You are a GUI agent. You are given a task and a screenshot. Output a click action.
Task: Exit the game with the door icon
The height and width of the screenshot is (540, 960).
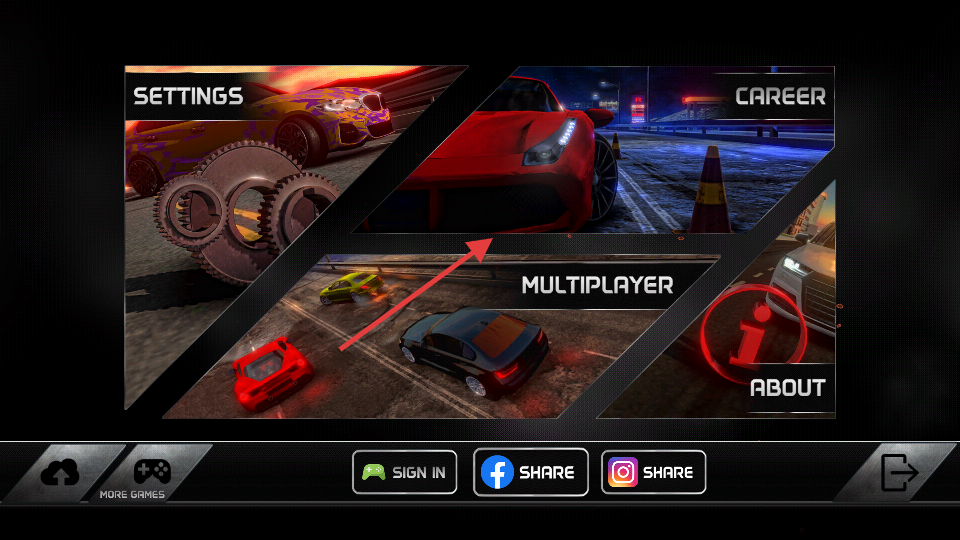[899, 472]
